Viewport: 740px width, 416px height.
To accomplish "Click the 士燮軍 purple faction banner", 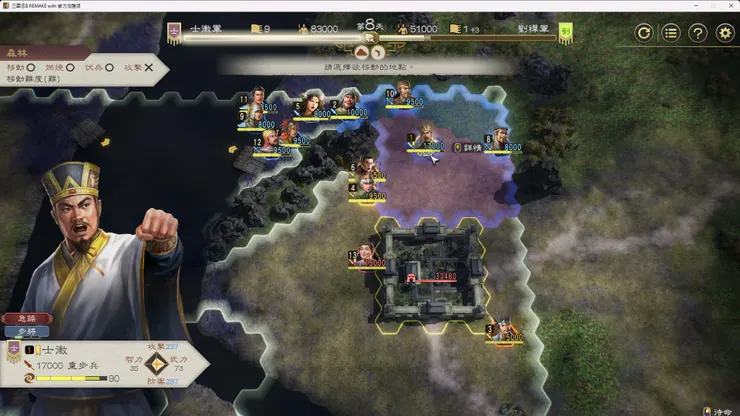I will pos(175,30).
